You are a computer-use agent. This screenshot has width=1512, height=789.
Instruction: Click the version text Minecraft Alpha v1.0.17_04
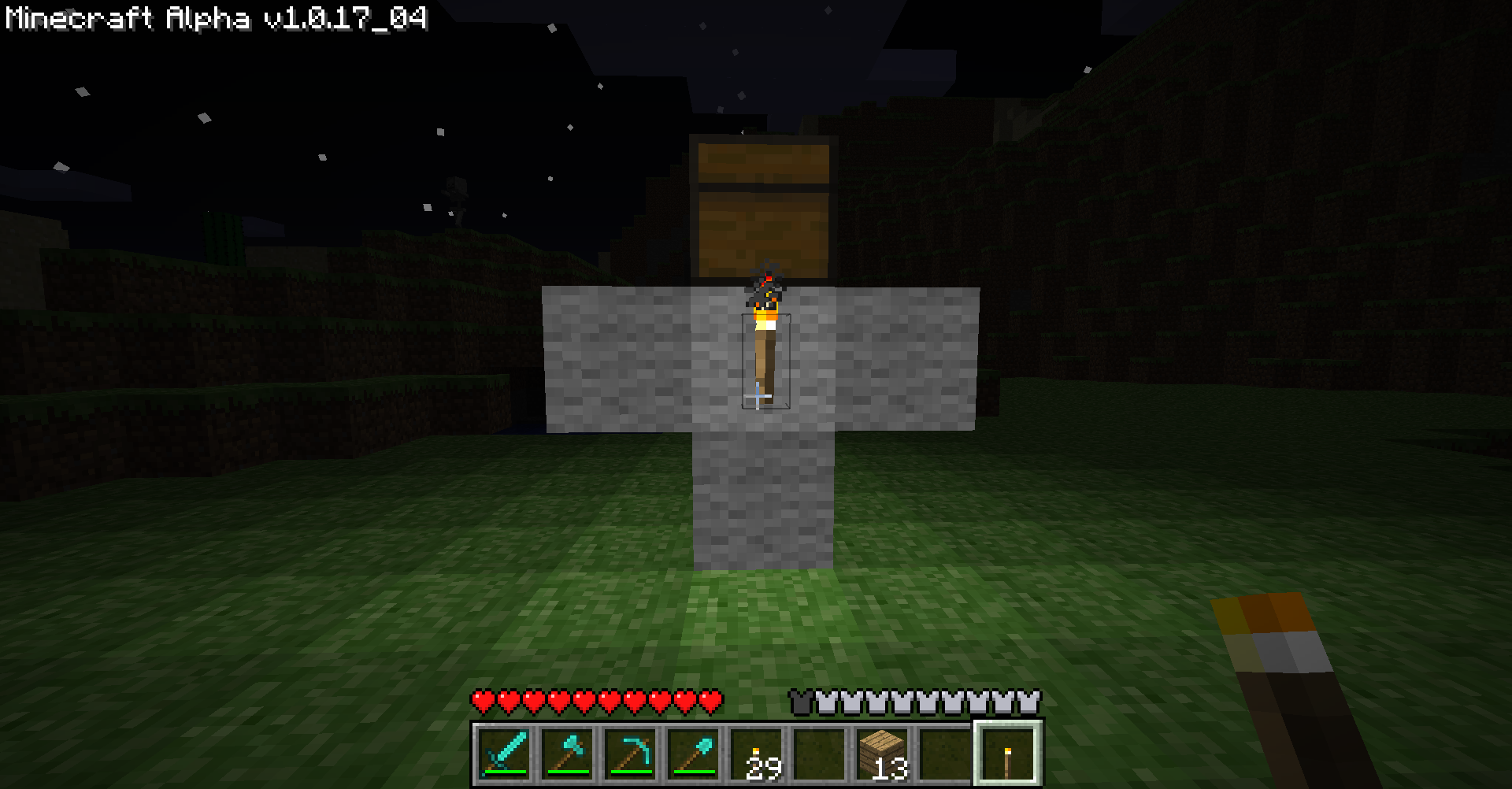click(213, 19)
